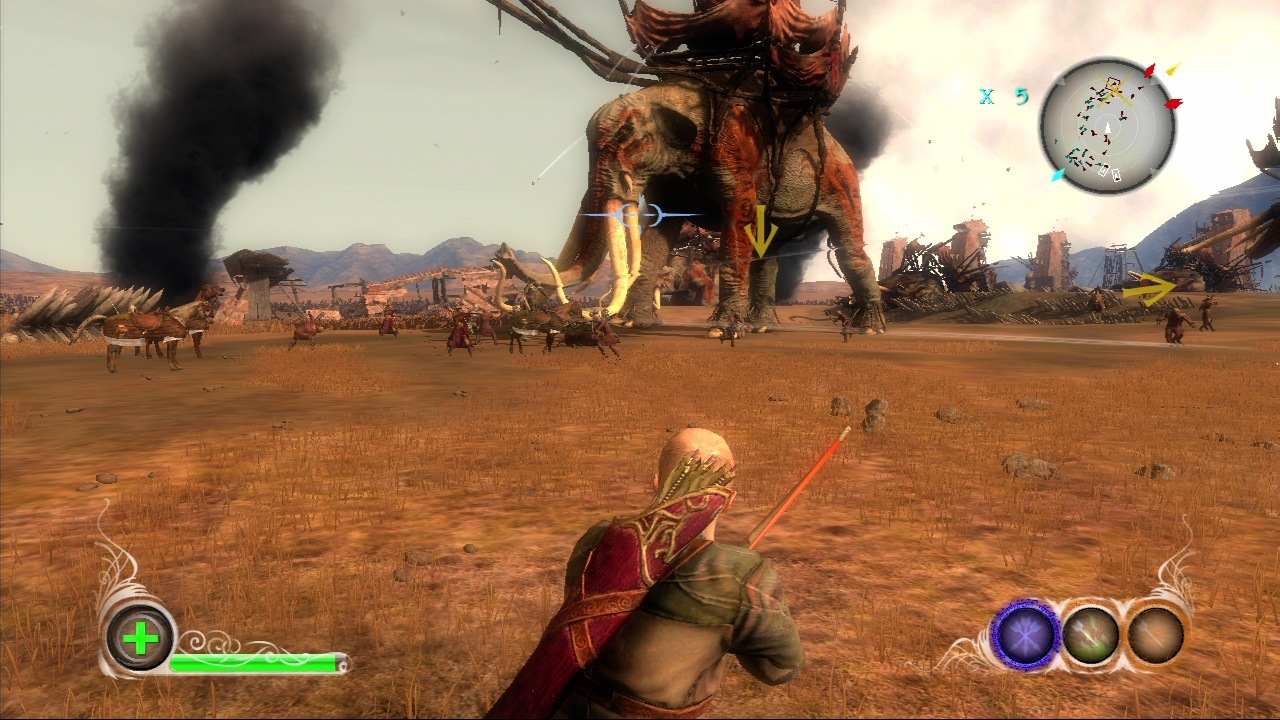Click the cyan marker on the minimap rim
The height and width of the screenshot is (720, 1280).
click(1057, 175)
